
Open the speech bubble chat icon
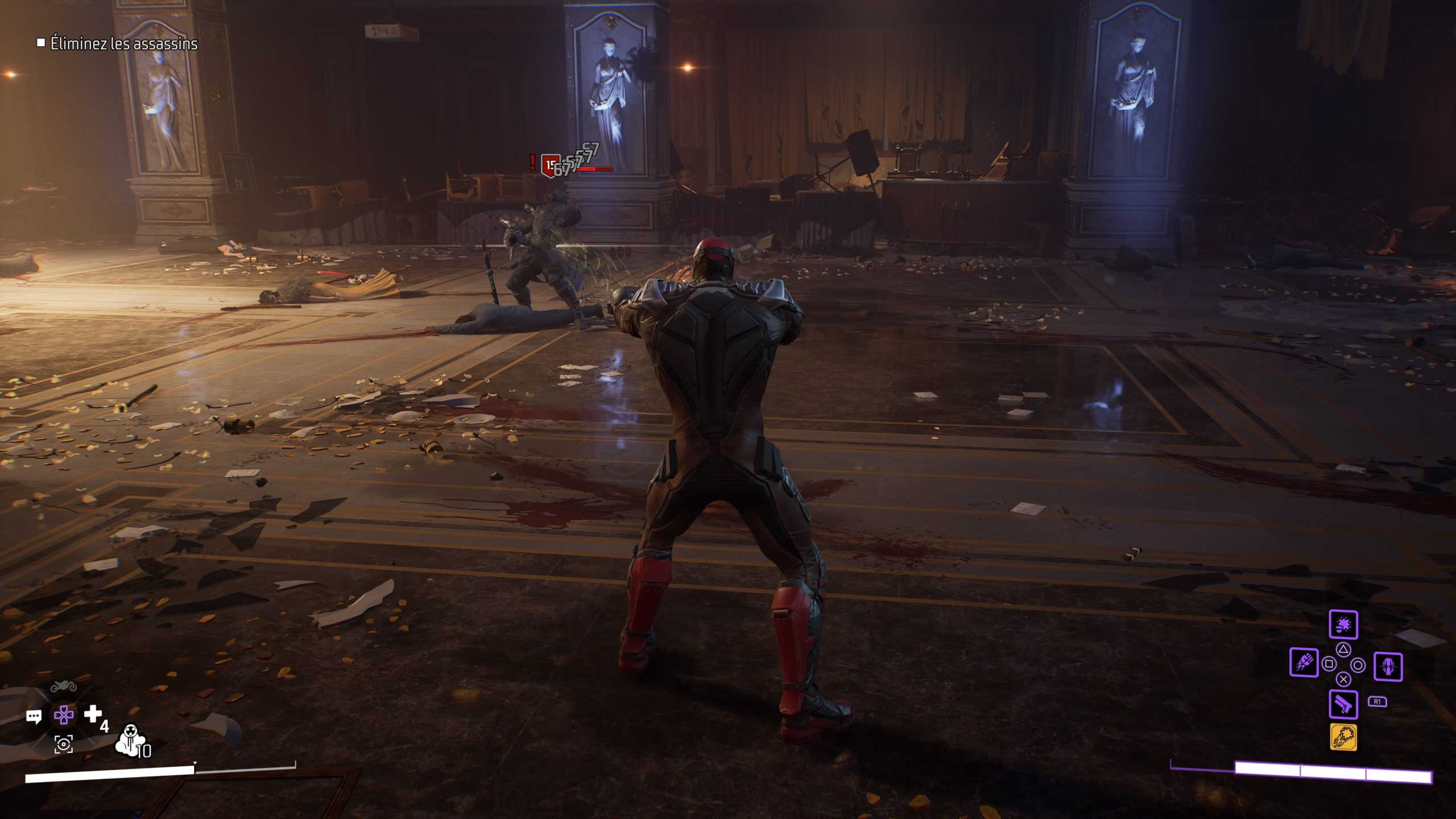click(x=34, y=717)
